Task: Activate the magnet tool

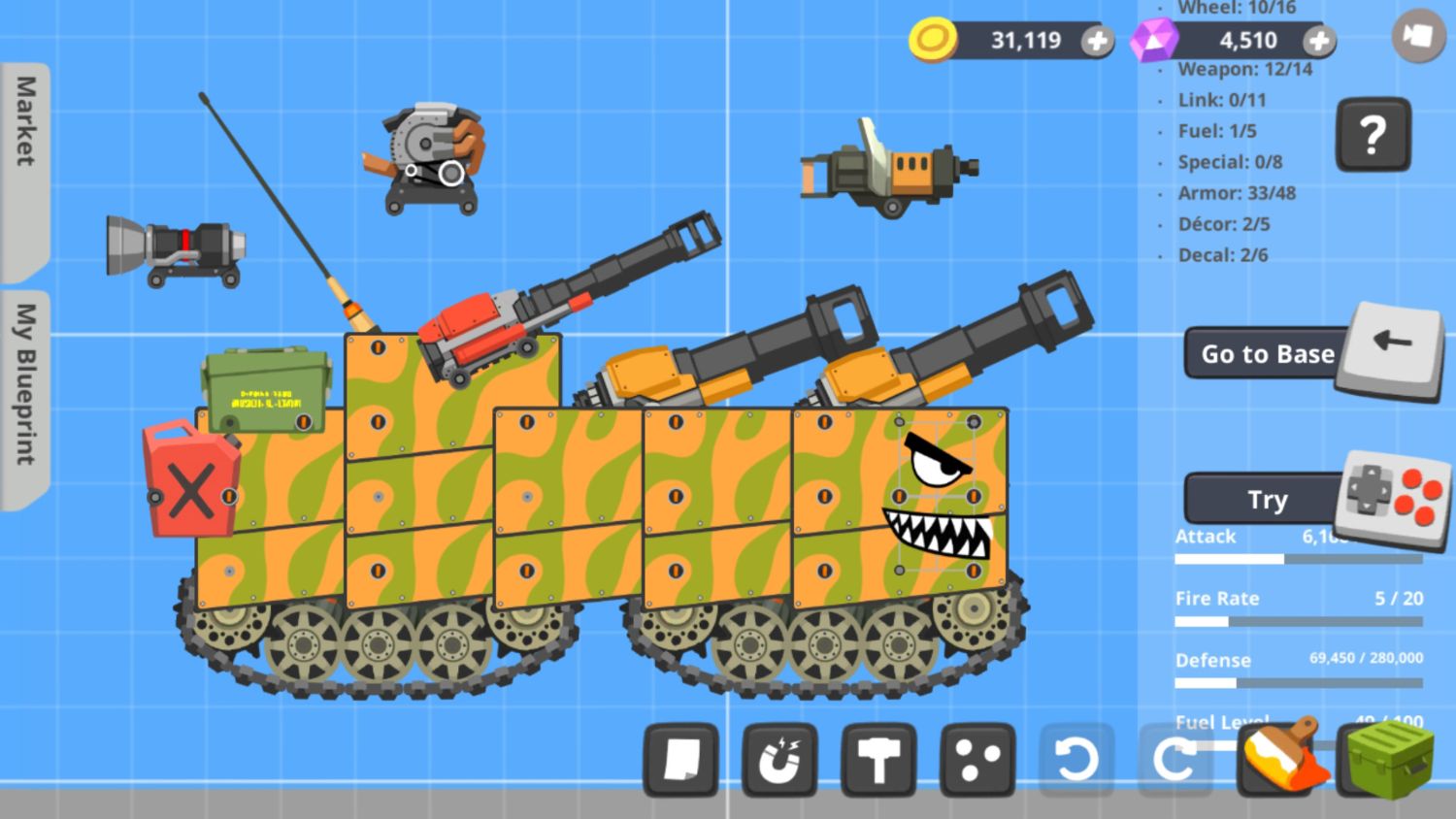Action: (x=779, y=761)
